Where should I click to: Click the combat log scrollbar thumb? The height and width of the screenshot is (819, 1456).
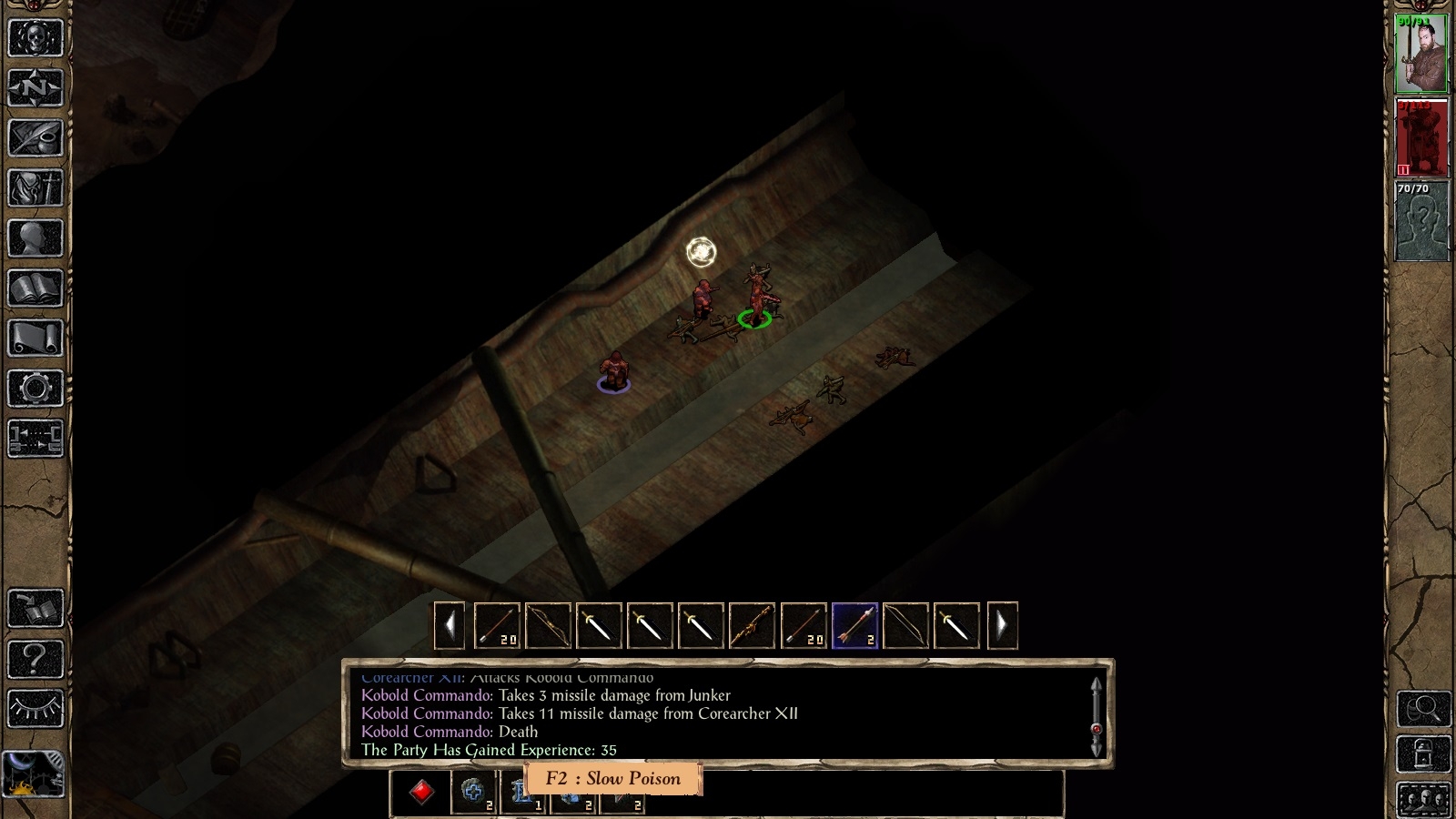click(1096, 728)
